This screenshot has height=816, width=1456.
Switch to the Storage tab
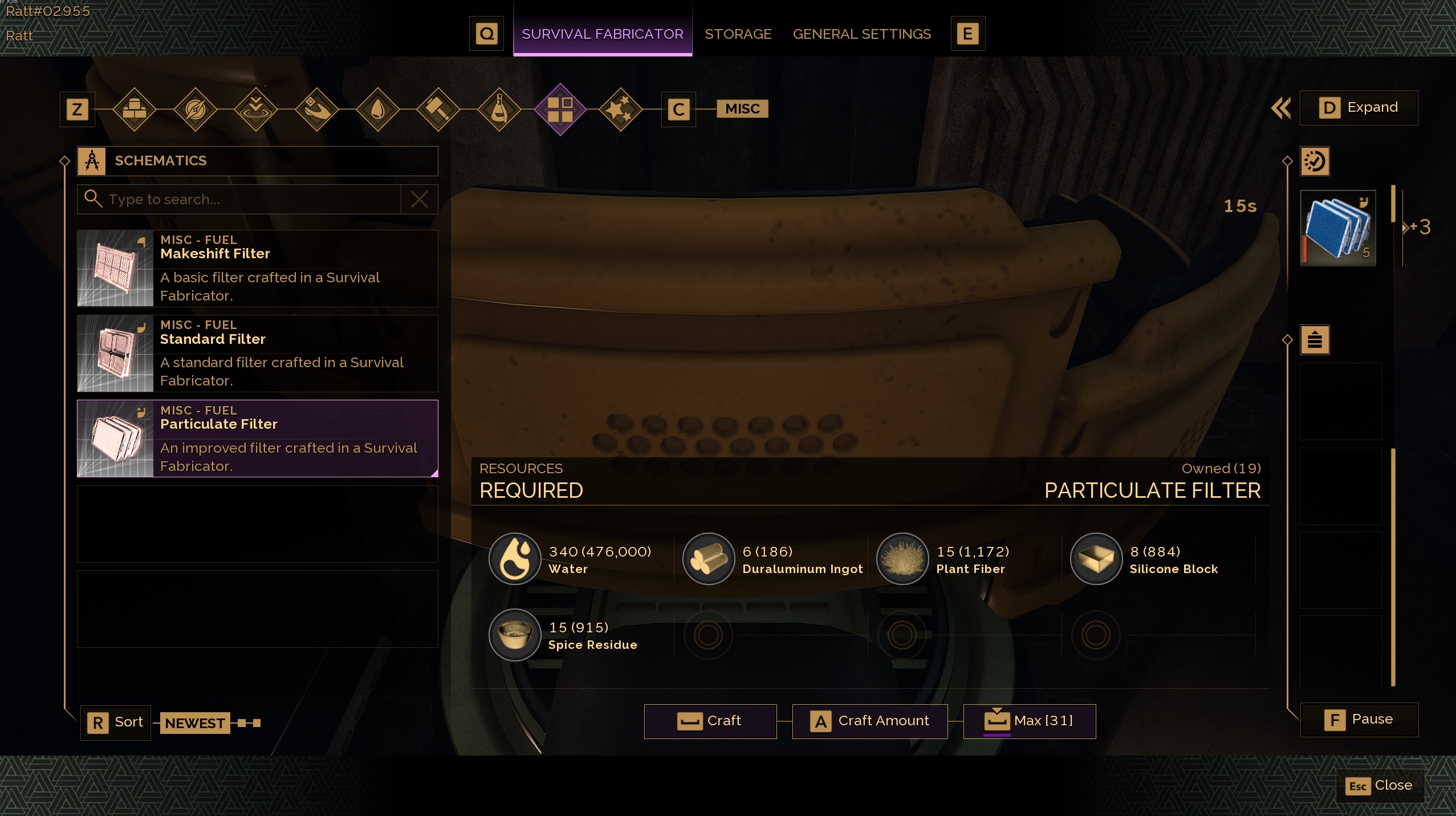pyautogui.click(x=738, y=34)
